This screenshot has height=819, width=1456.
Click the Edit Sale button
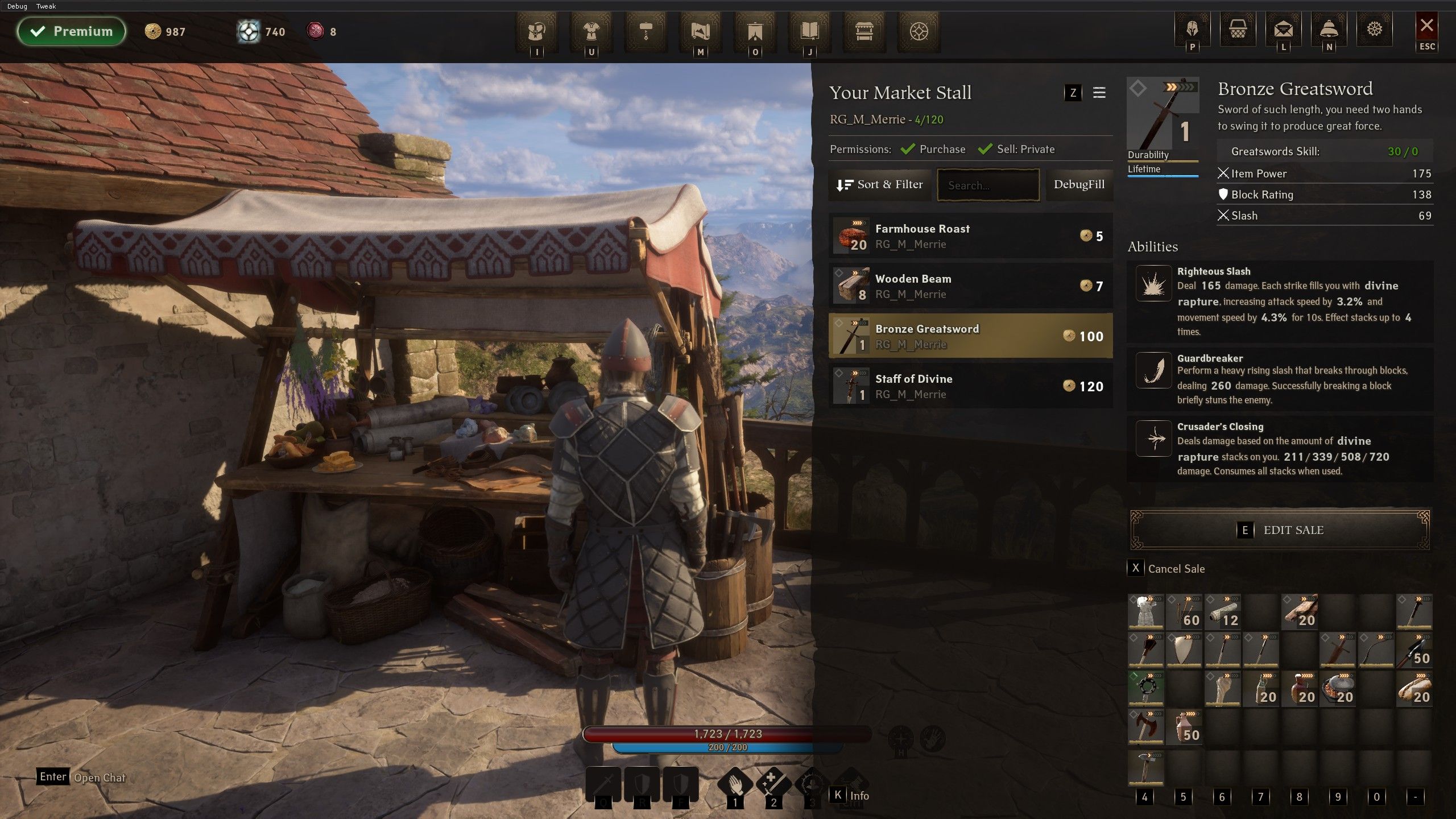point(1280,530)
